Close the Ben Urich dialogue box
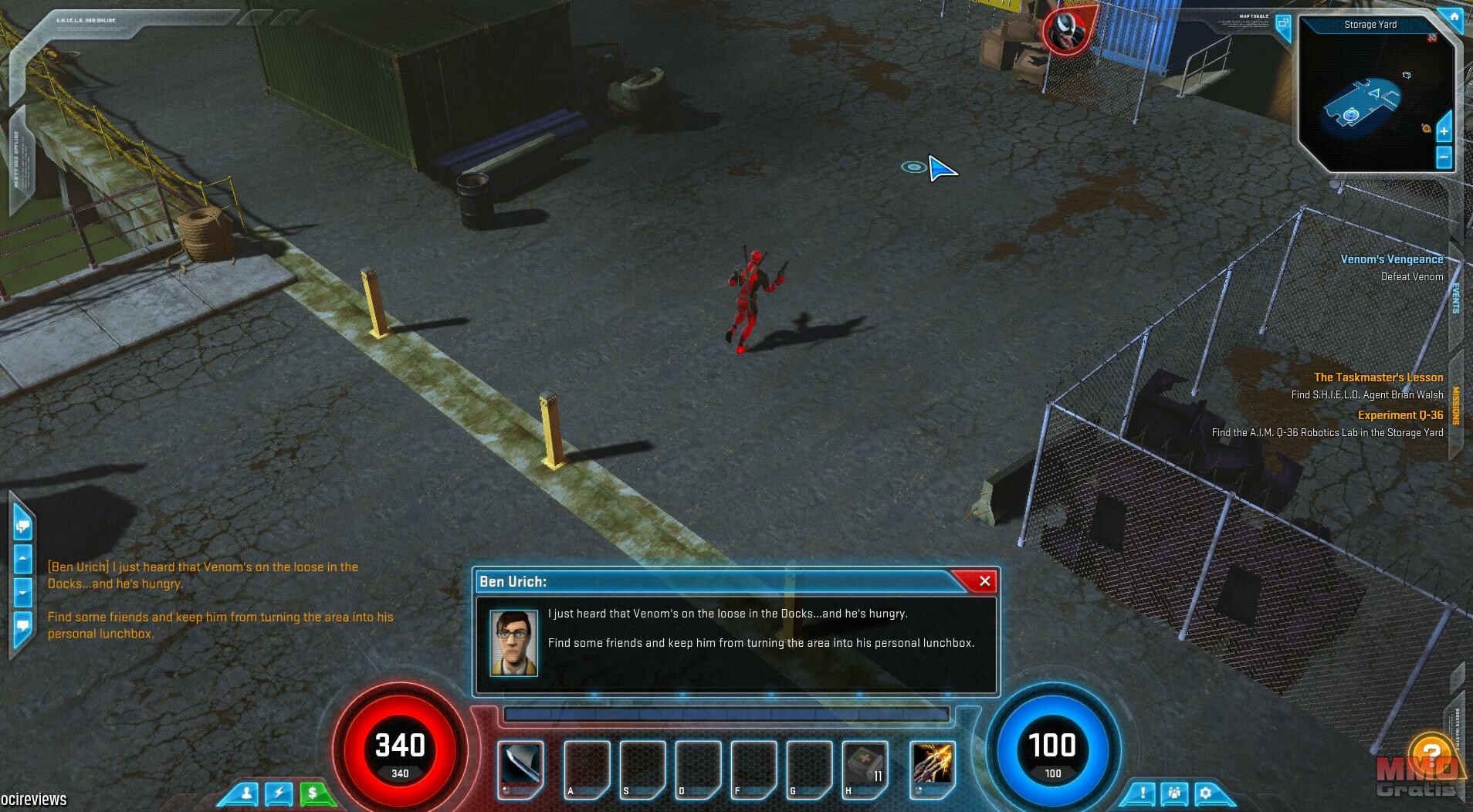The height and width of the screenshot is (812, 1473). tap(984, 581)
